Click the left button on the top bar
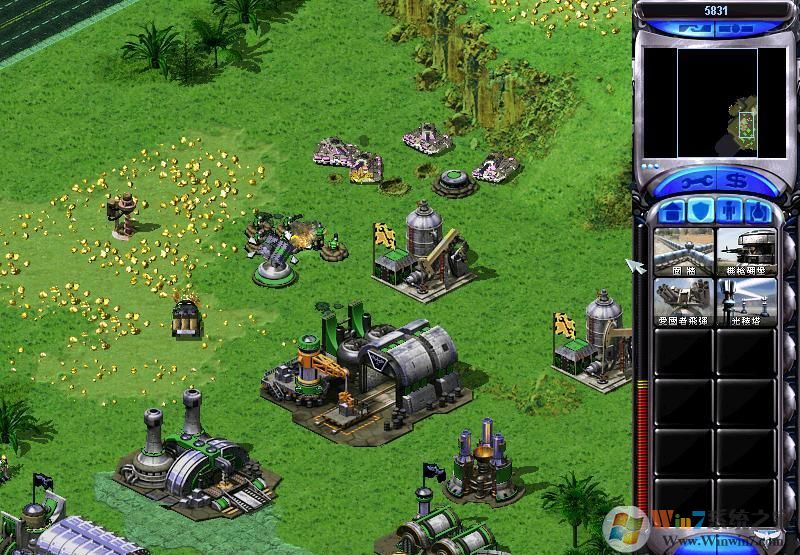Viewport: 800px width, 555px height. [691, 29]
